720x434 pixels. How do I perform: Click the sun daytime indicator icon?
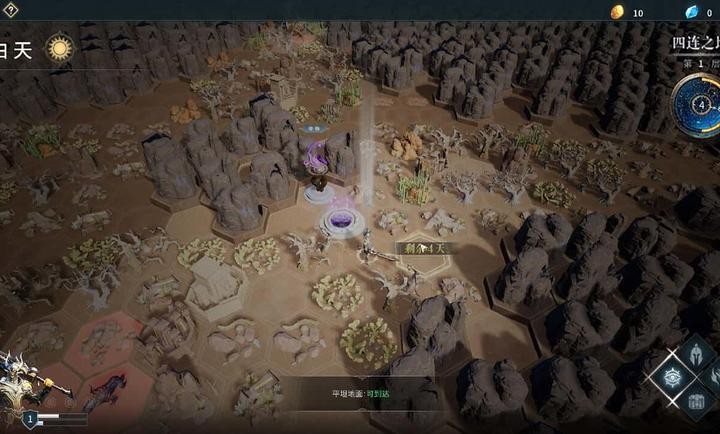[60, 49]
